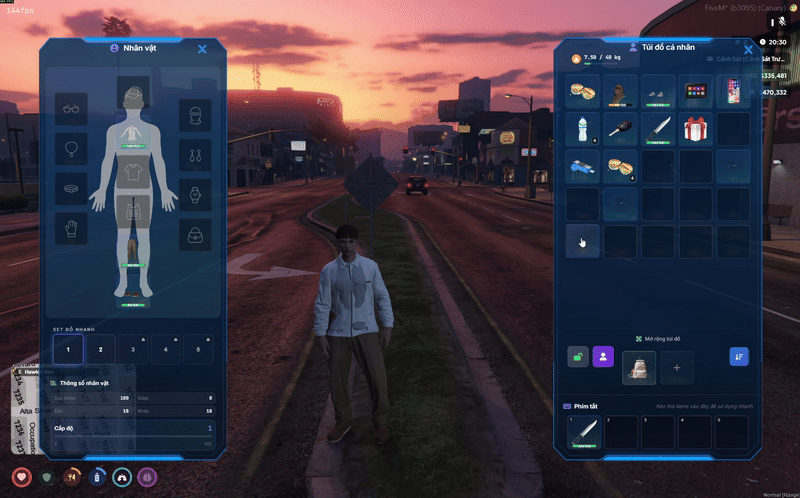Select the bracelet equipment slot

coord(70,188)
